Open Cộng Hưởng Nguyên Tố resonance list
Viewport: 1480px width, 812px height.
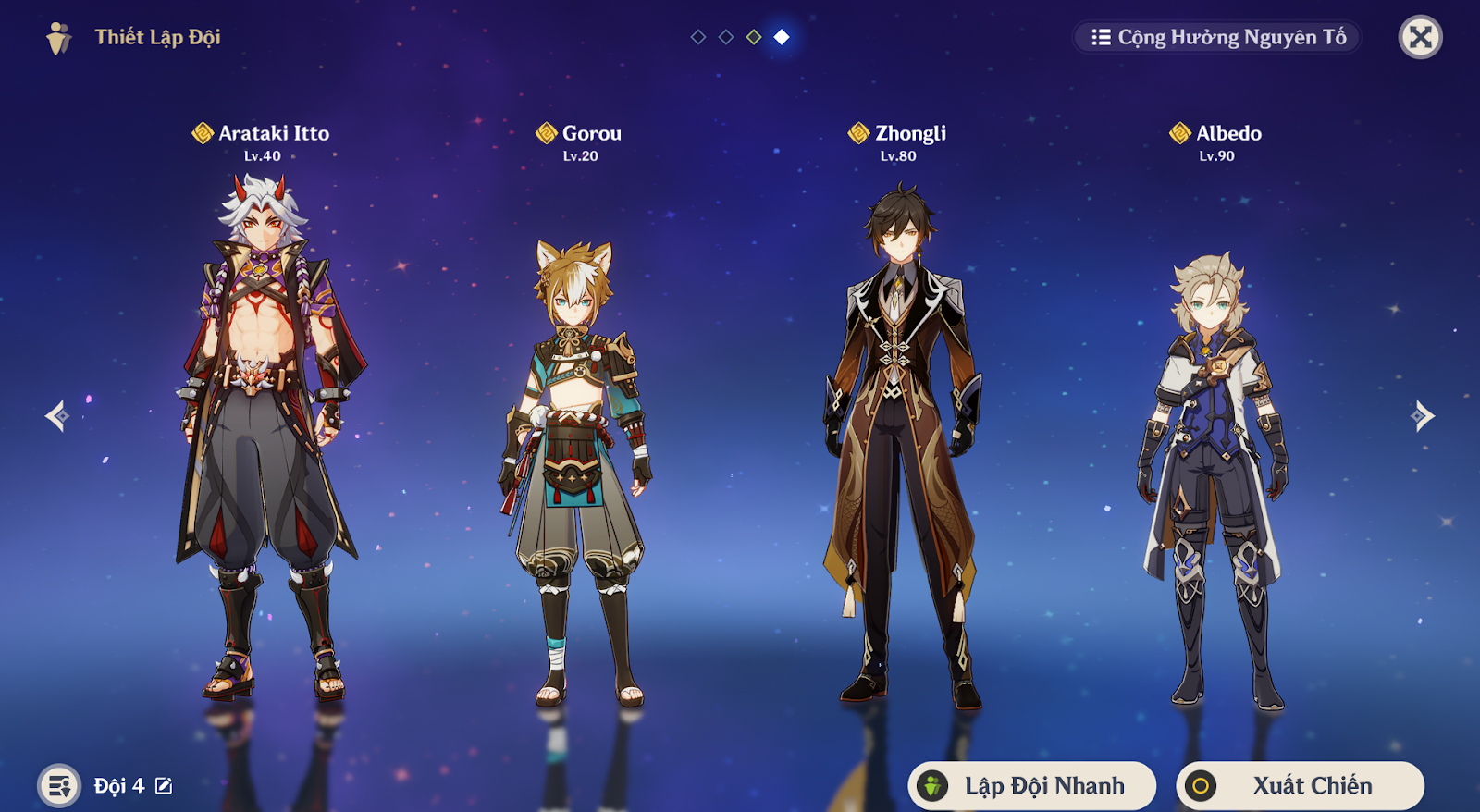click(x=1217, y=38)
